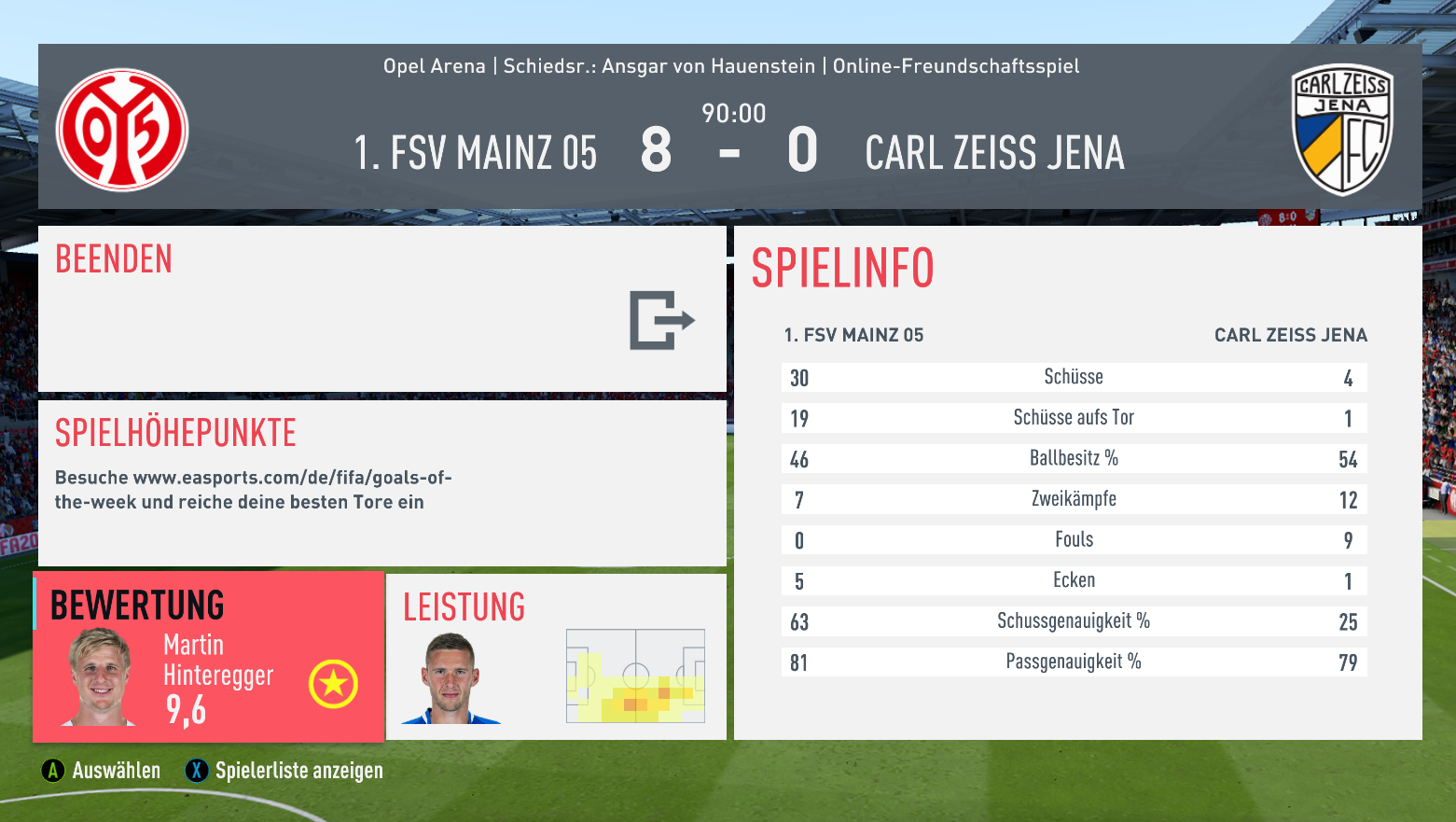Image resolution: width=1456 pixels, height=822 pixels.
Task: Open the Leistung performance tile
Action: click(556, 657)
